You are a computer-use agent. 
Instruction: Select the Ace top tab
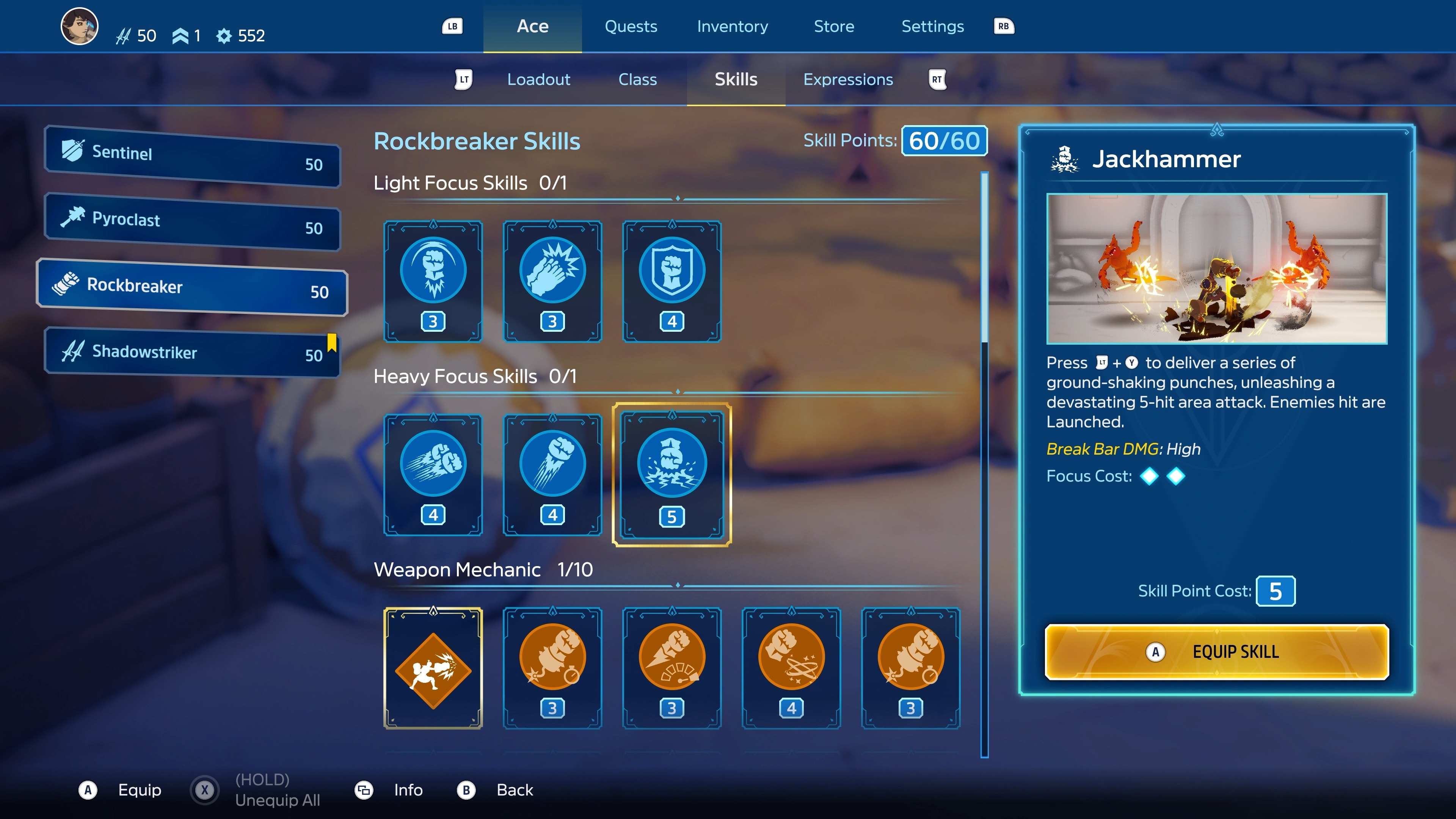tap(532, 27)
